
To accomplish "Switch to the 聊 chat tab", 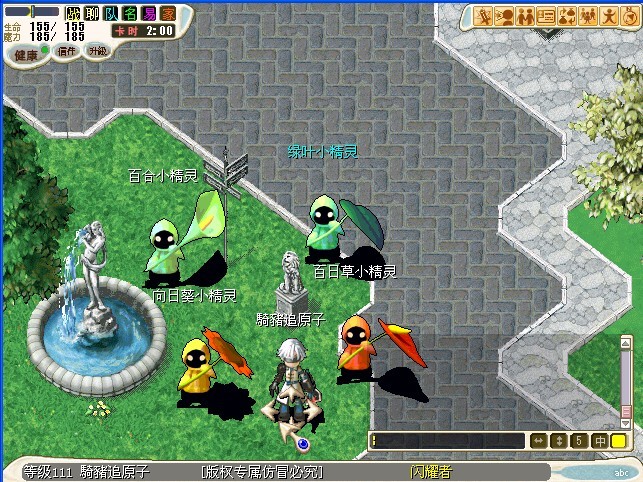I will coord(92,13).
